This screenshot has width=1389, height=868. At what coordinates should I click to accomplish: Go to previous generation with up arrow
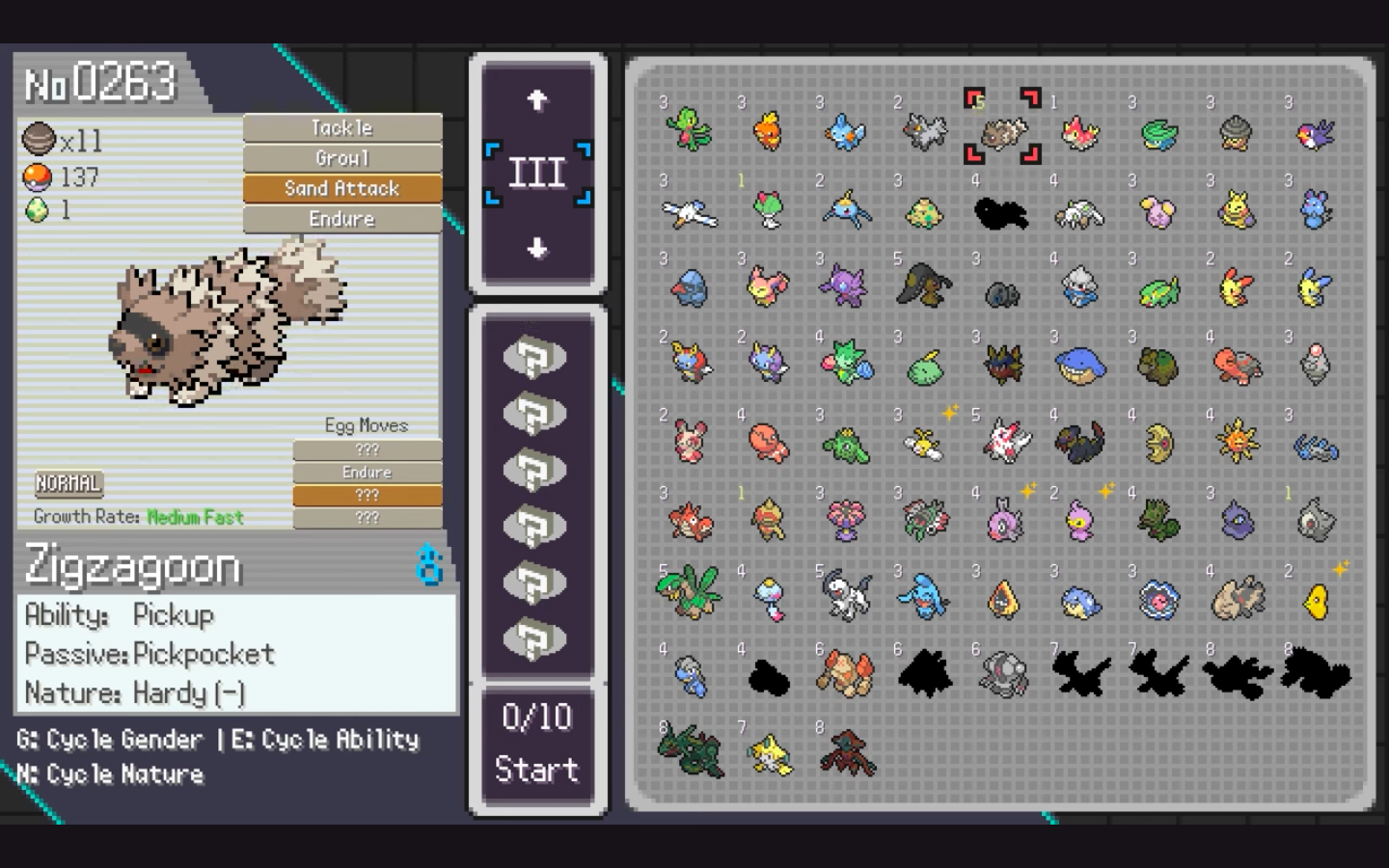click(x=537, y=99)
